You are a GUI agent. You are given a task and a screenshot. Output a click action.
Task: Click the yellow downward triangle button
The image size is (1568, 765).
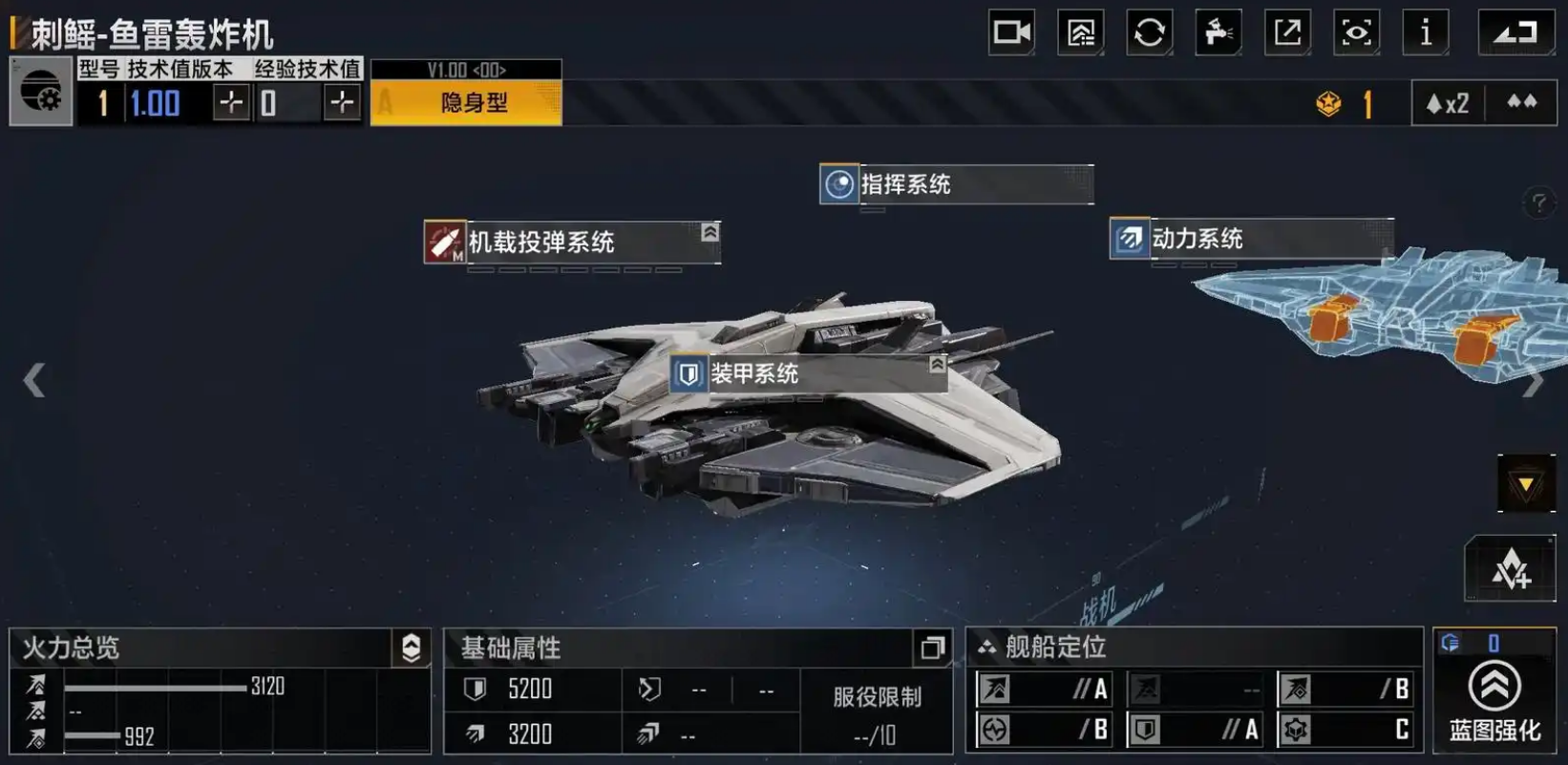coord(1526,484)
